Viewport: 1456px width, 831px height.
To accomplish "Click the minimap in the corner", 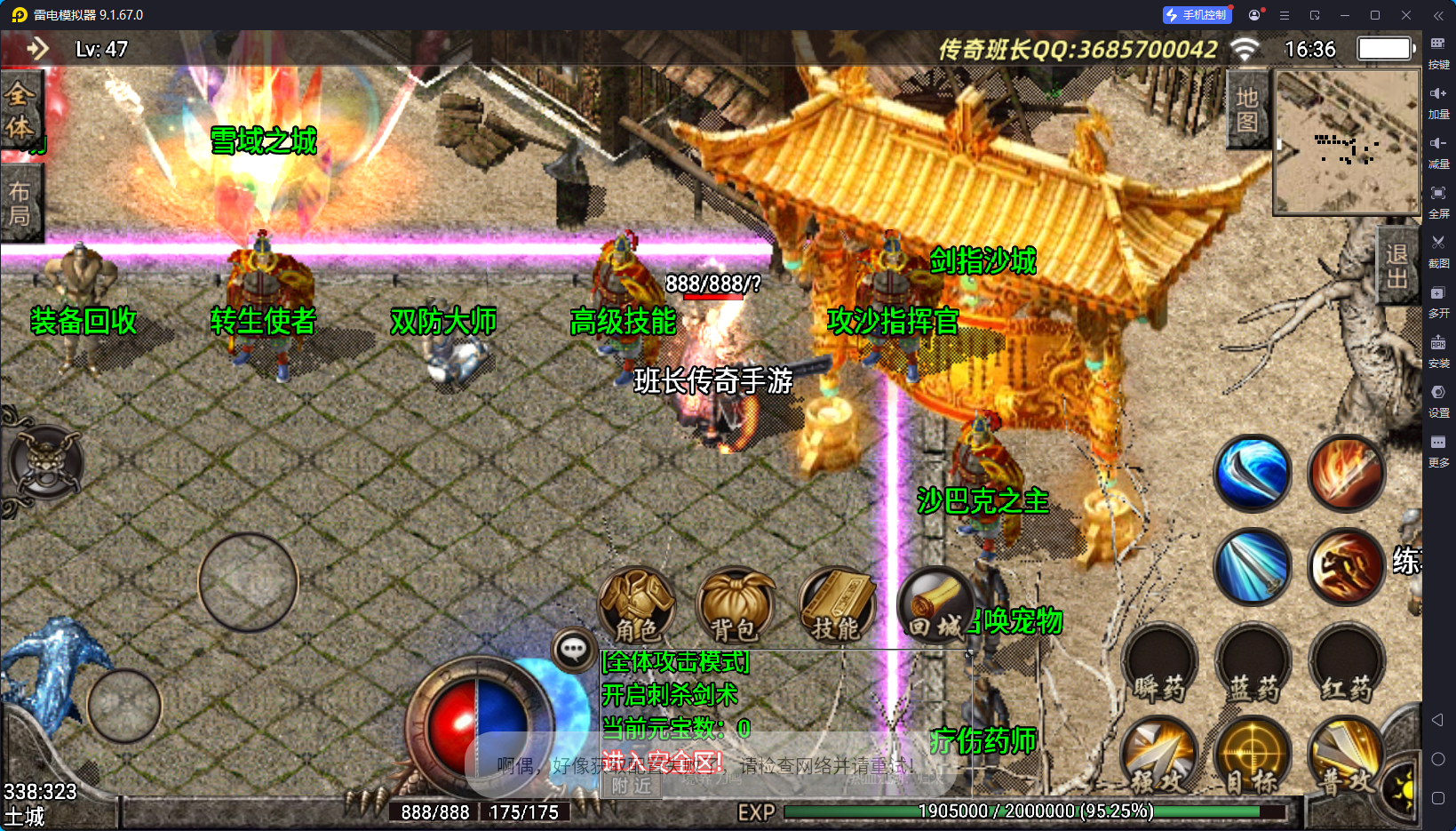I will [x=1347, y=141].
